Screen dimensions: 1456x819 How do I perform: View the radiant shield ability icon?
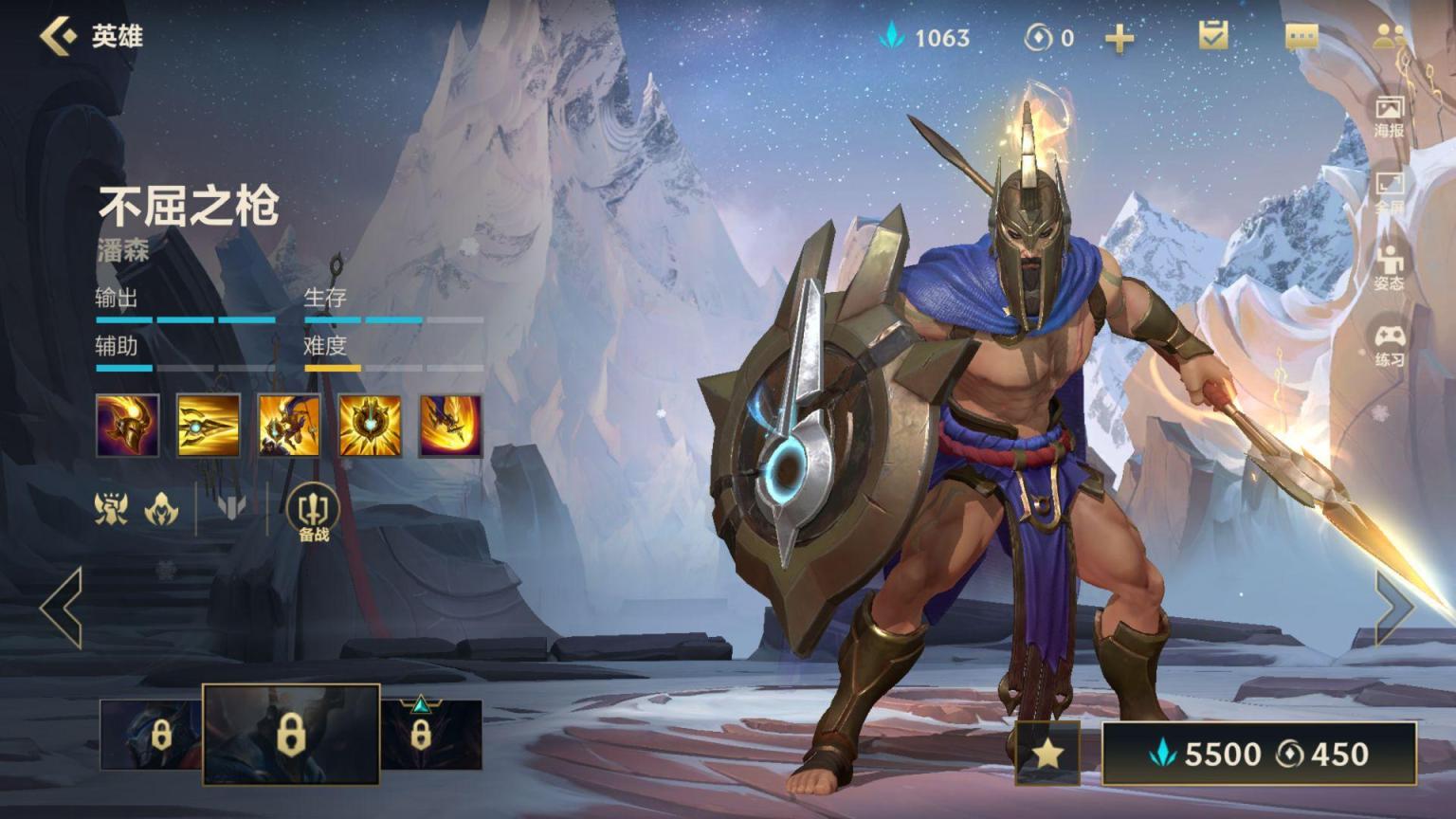tap(370, 427)
